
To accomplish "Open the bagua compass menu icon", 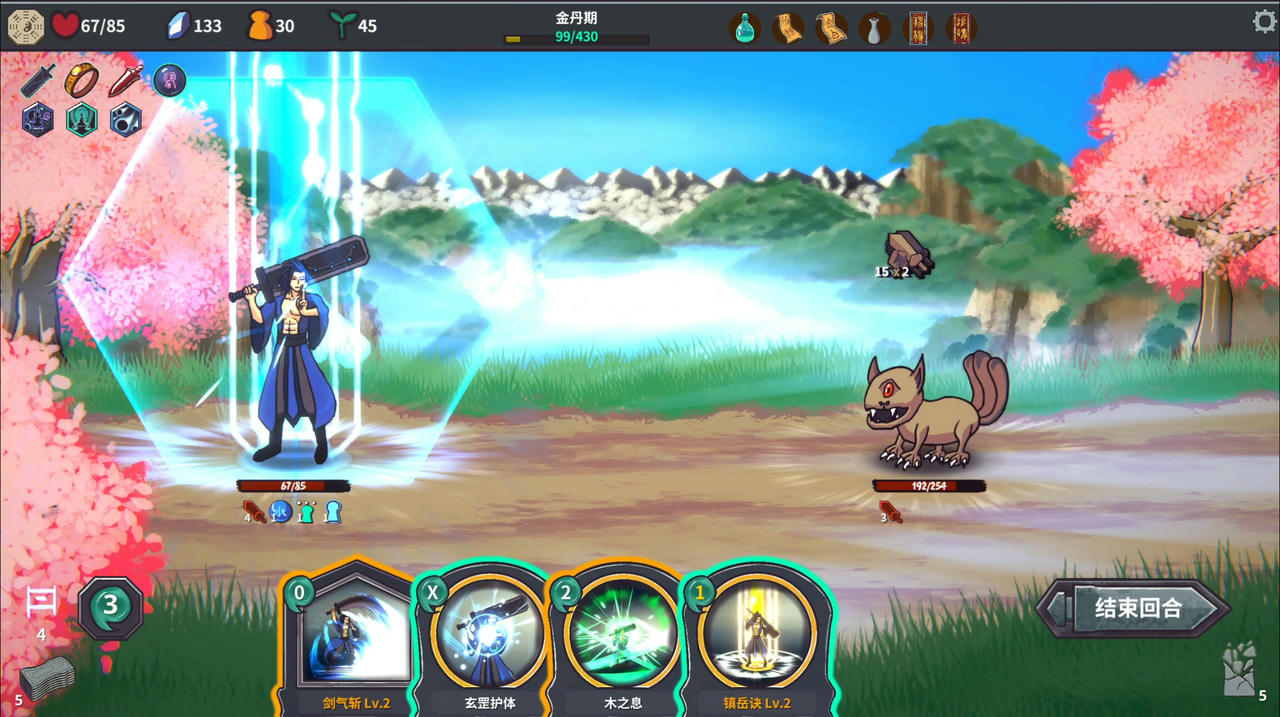I will [x=25, y=27].
